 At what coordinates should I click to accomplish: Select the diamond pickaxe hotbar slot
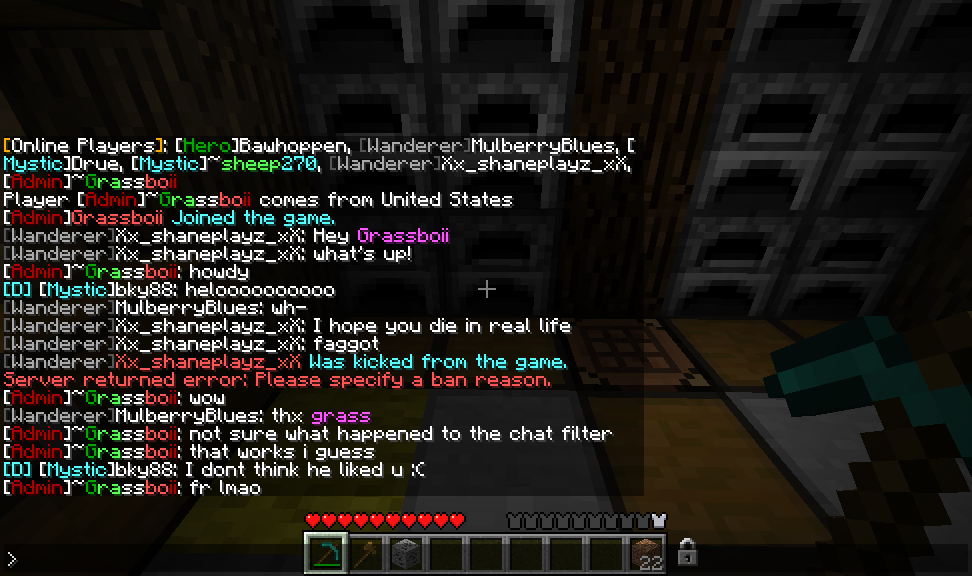tap(326, 552)
